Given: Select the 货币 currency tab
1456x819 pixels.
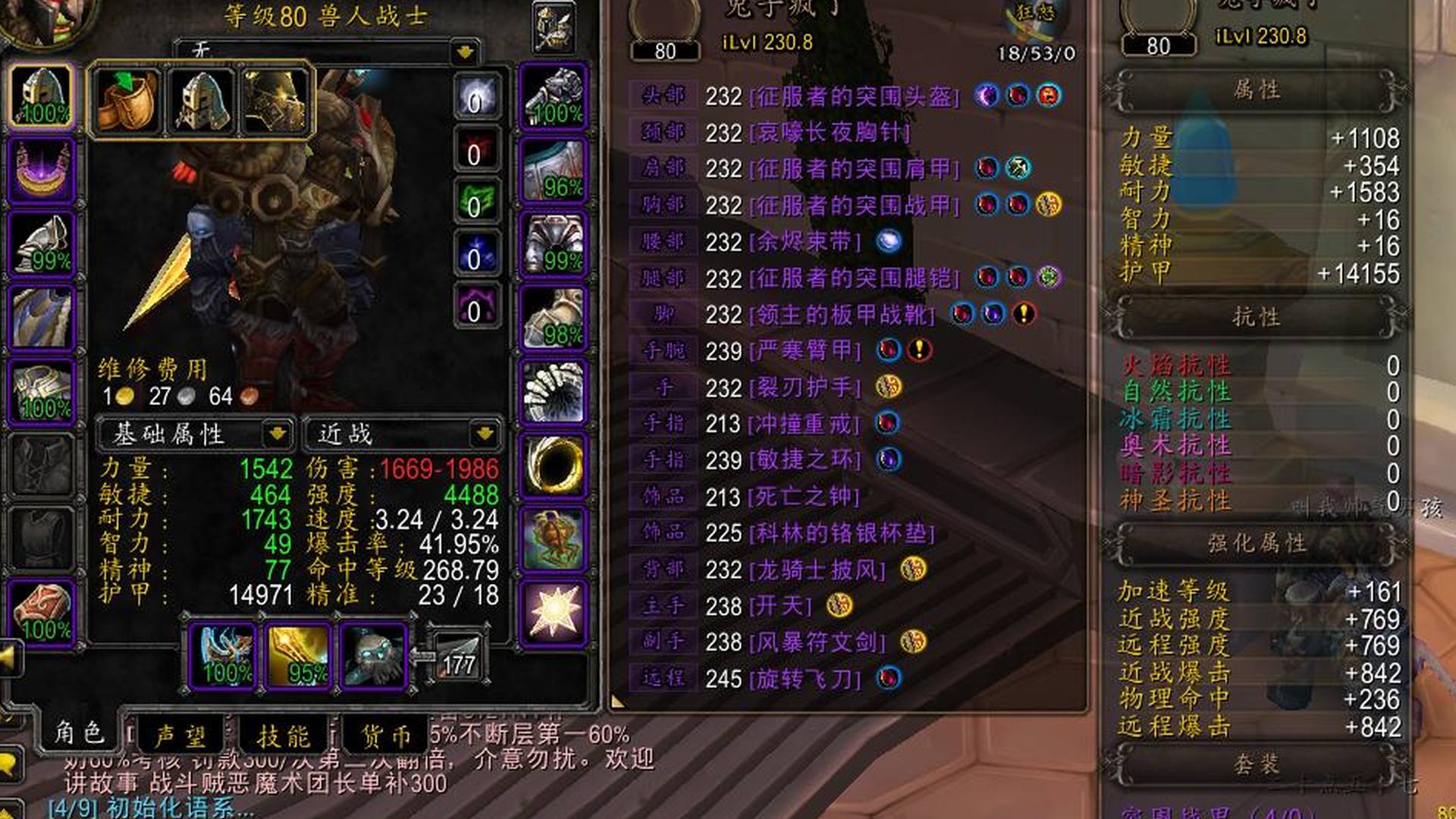Looking at the screenshot, I should [x=387, y=735].
